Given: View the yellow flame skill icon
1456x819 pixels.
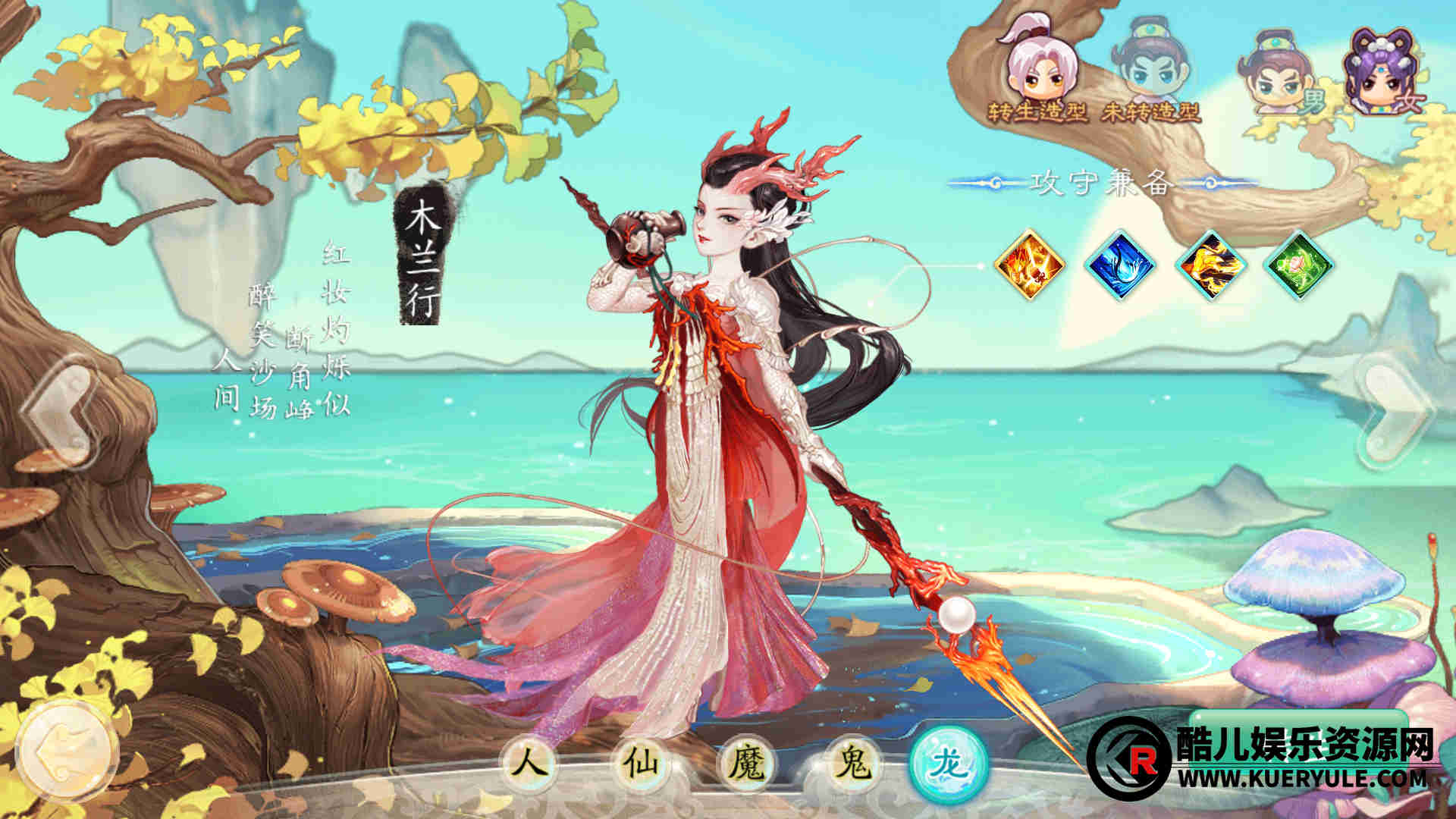Looking at the screenshot, I should point(1210,265).
